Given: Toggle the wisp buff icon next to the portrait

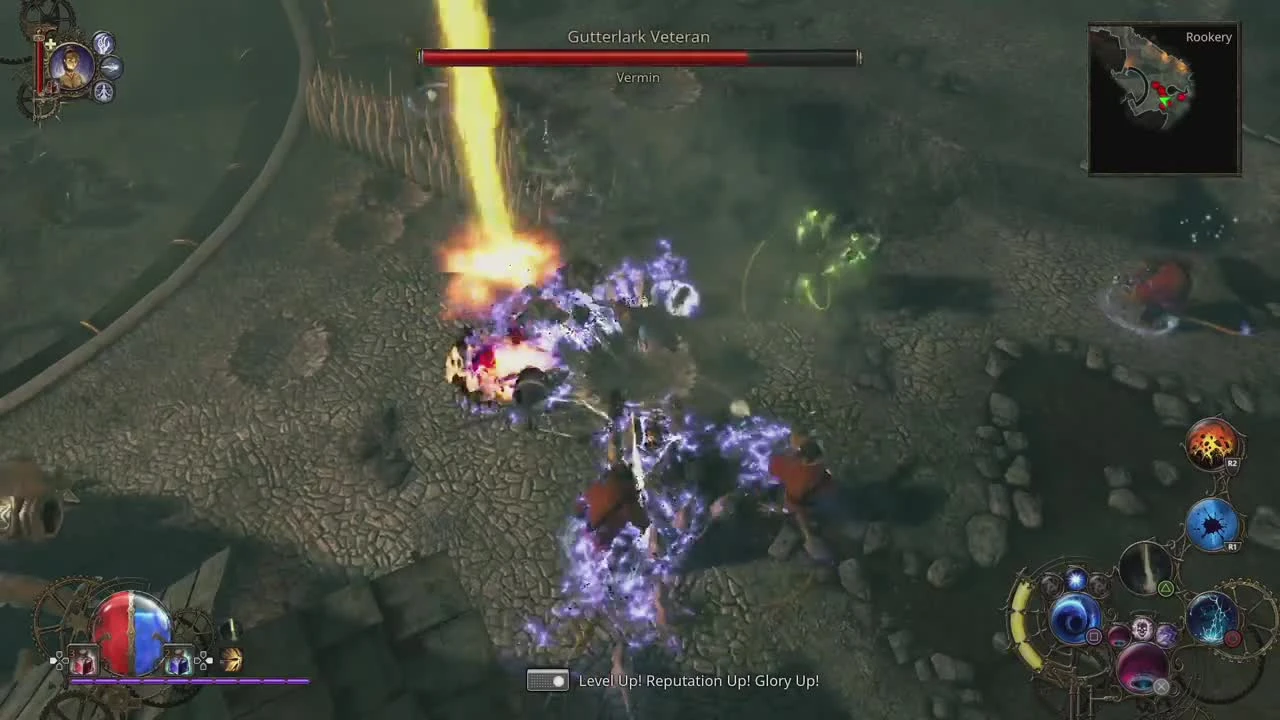Looking at the screenshot, I should (112, 67).
